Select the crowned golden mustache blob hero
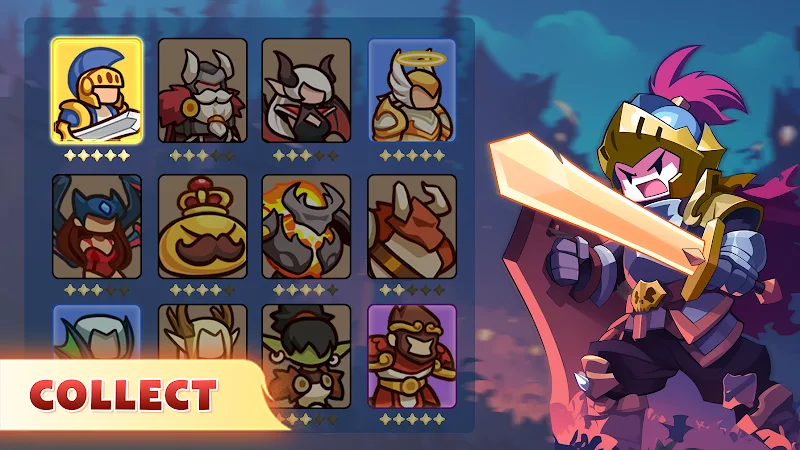 point(201,227)
